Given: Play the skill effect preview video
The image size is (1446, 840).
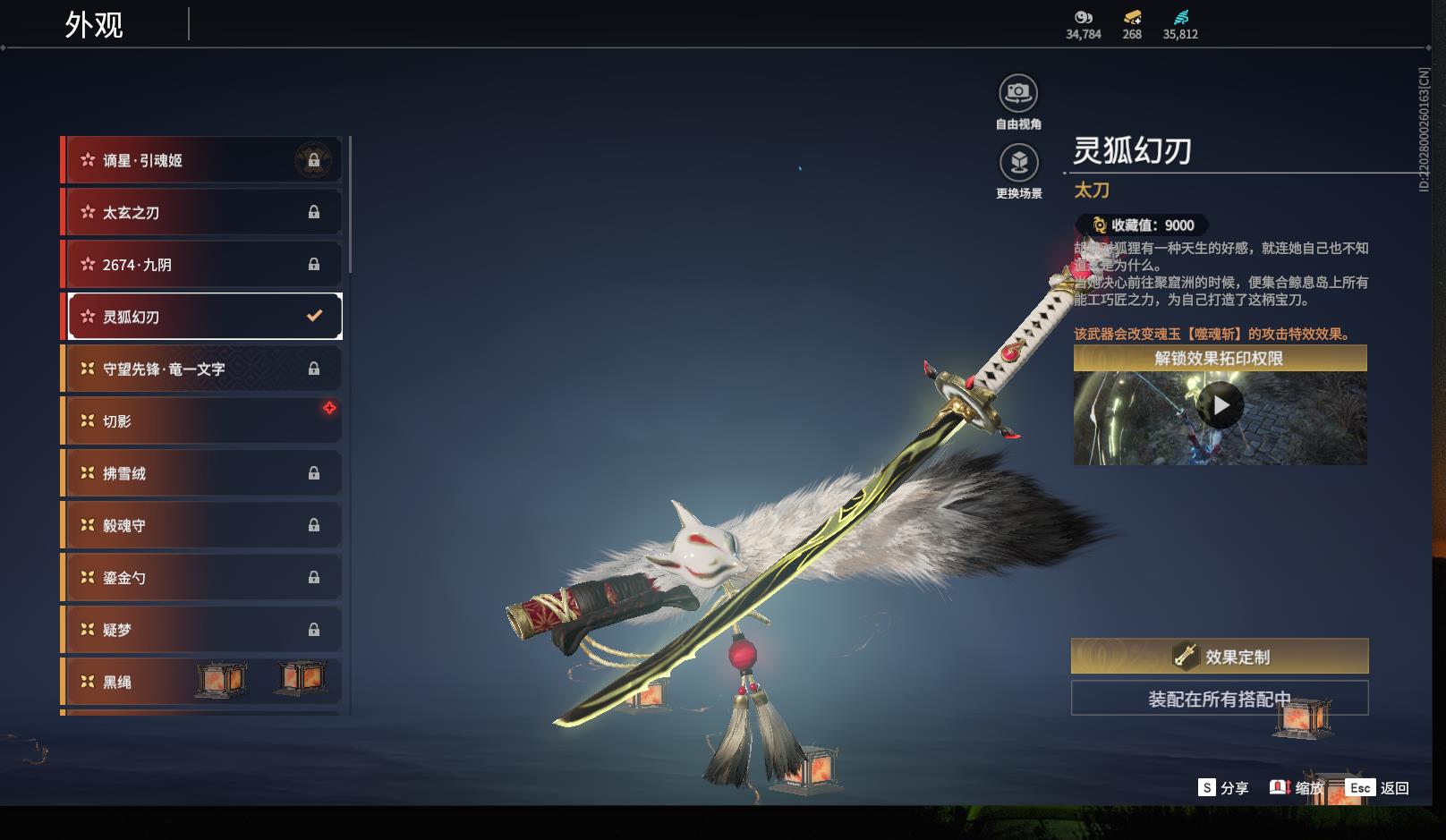Looking at the screenshot, I should coord(1221,406).
